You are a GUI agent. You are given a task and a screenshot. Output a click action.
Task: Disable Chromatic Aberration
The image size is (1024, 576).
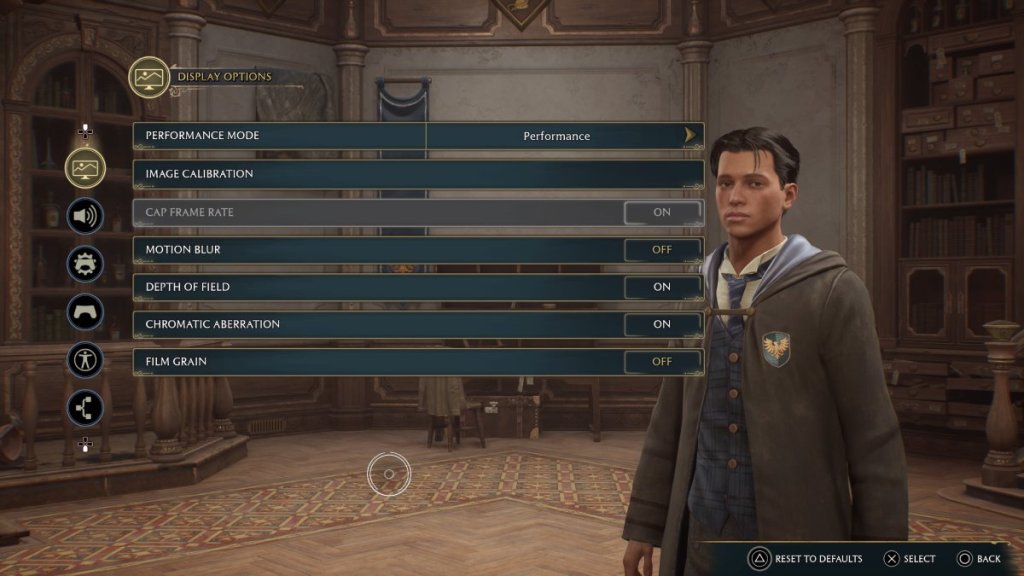click(x=662, y=324)
